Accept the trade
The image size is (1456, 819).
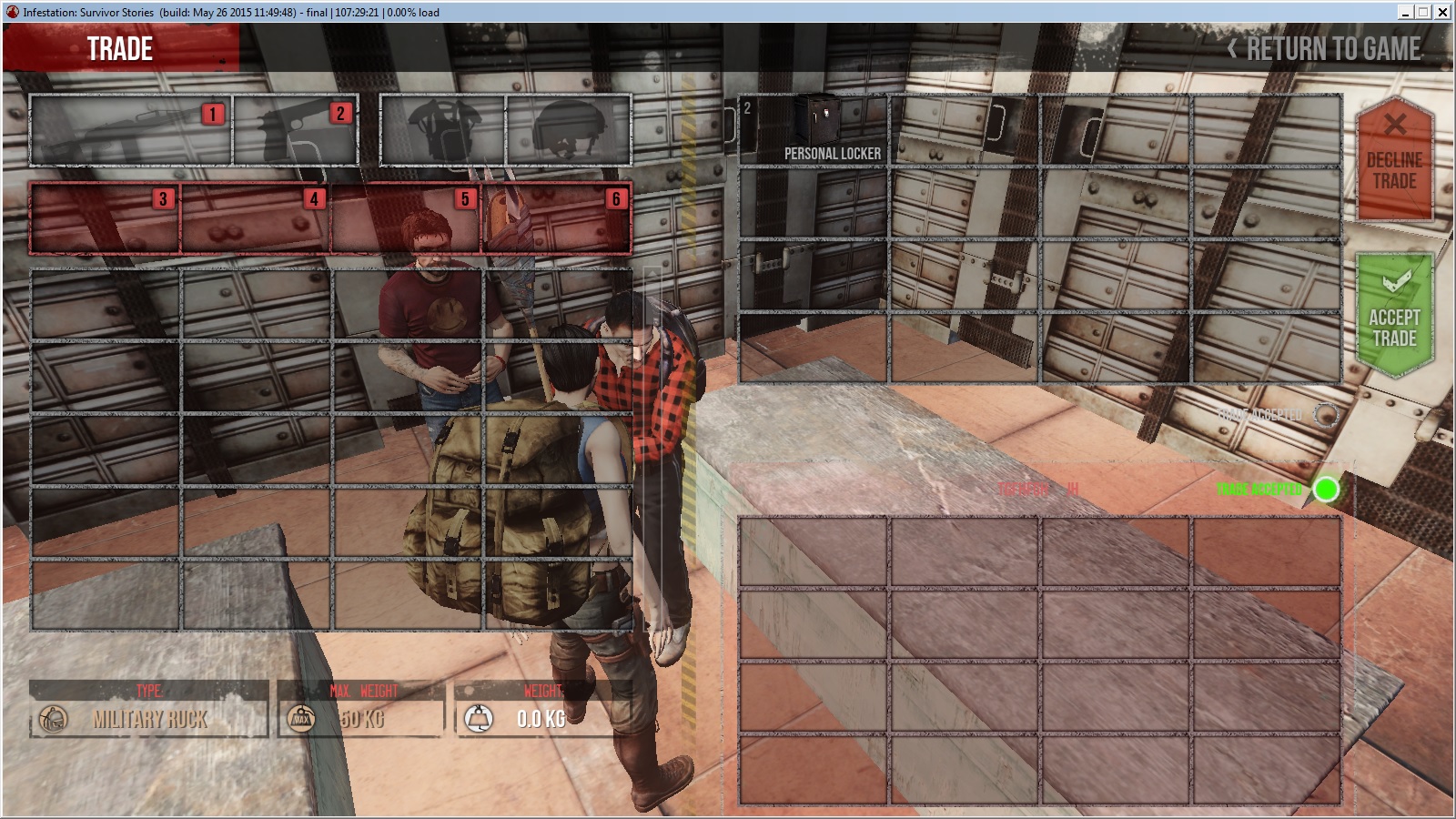tap(1394, 315)
